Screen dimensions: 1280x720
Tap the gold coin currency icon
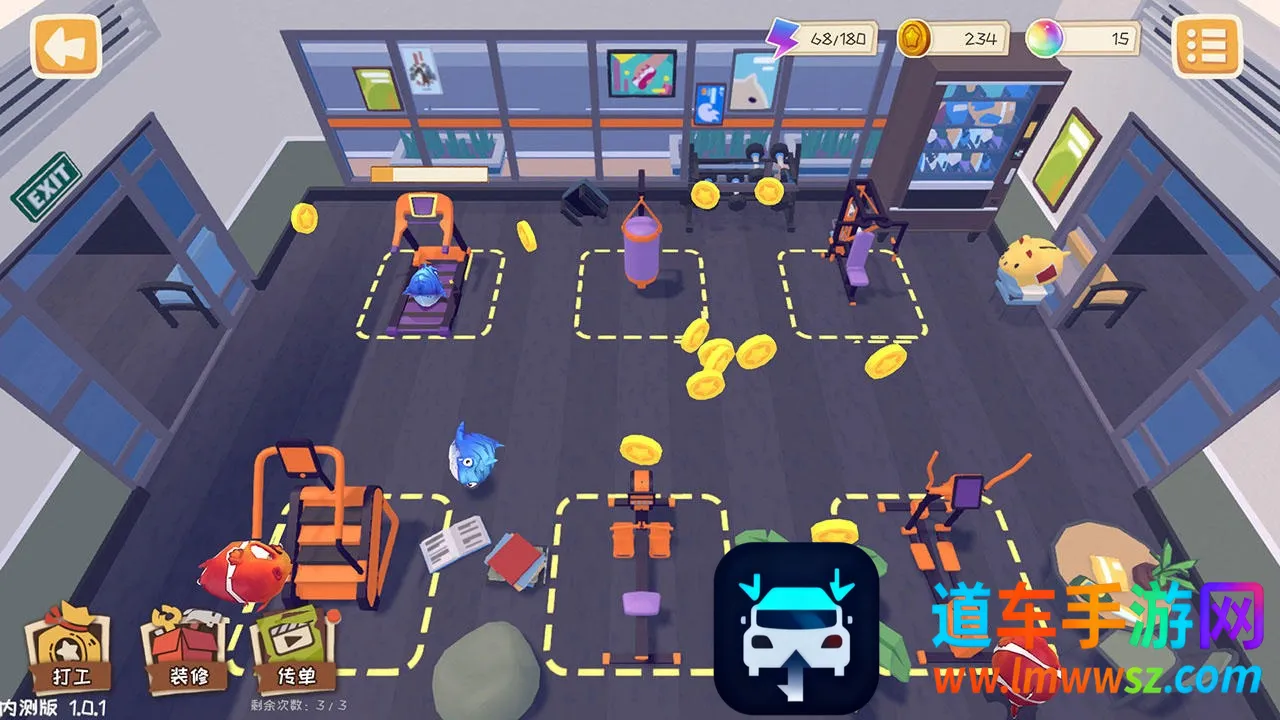point(914,39)
